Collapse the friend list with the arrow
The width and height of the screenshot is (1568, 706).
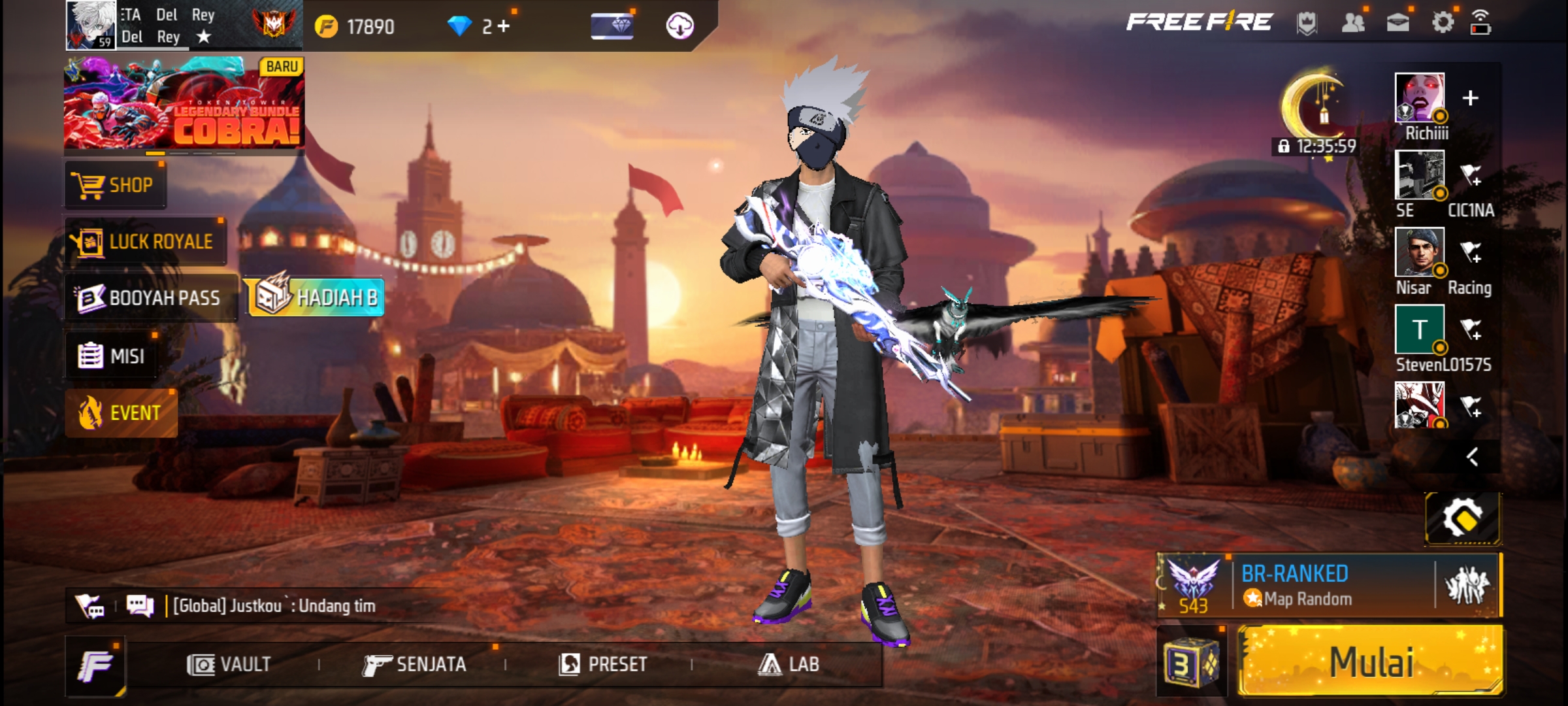pyautogui.click(x=1472, y=457)
